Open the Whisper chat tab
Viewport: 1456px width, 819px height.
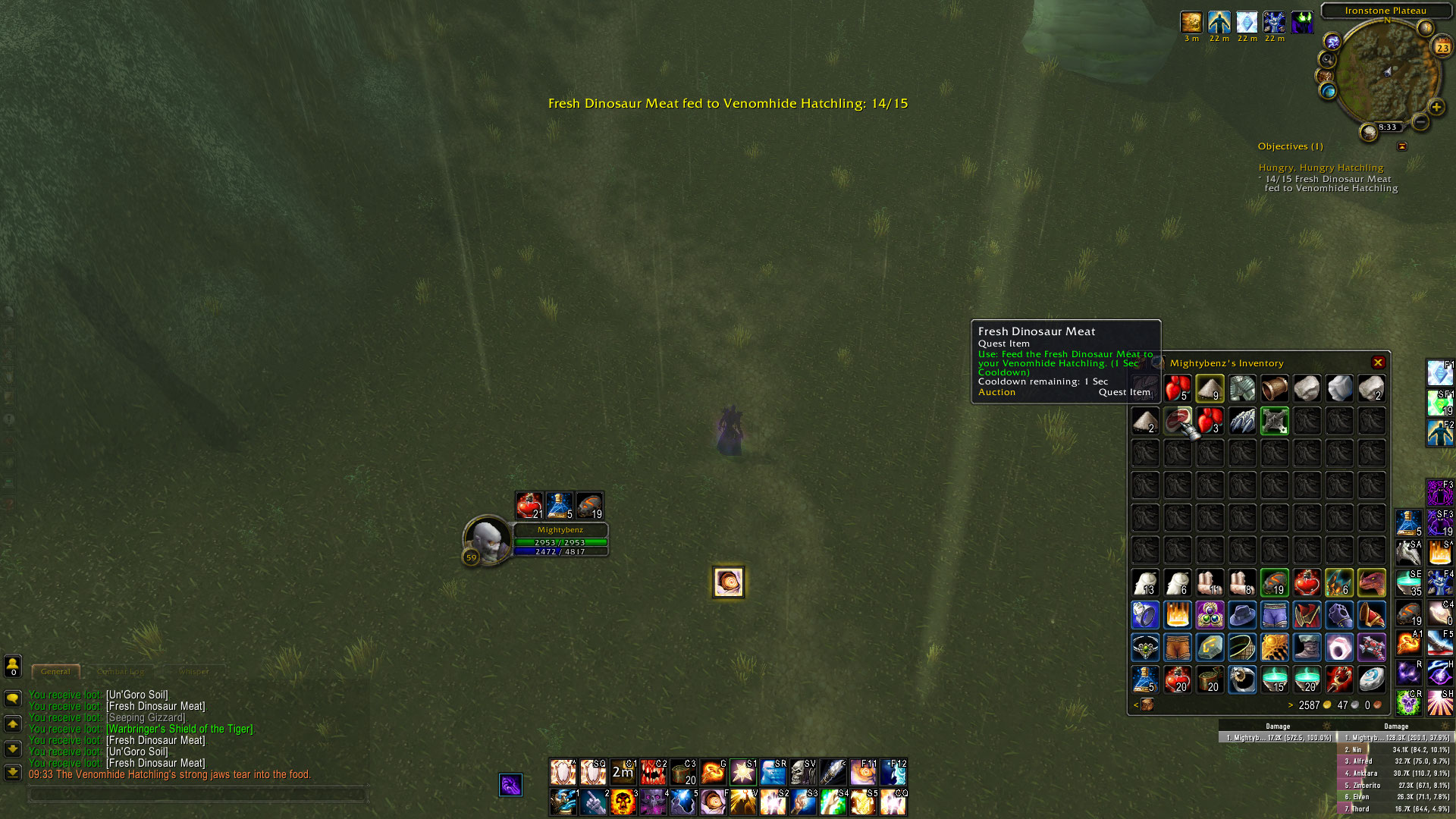[x=195, y=672]
